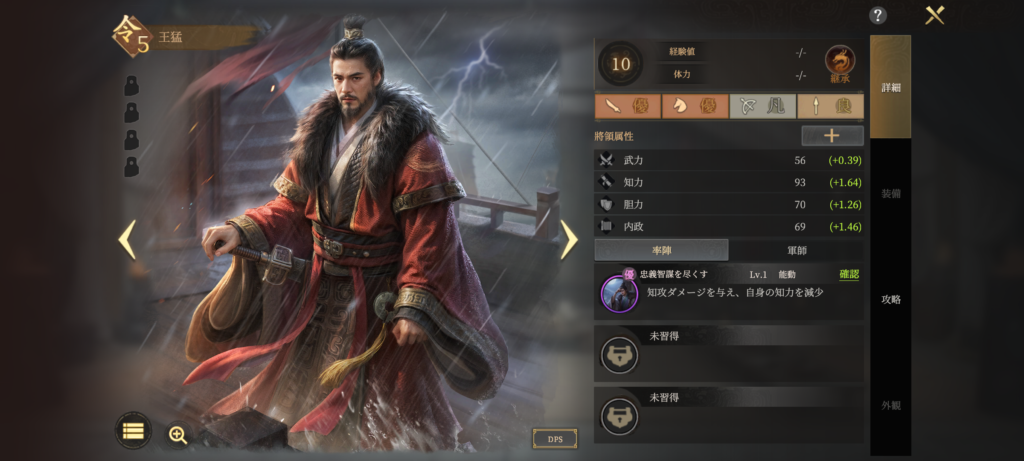The height and width of the screenshot is (461, 1024).
Task: Switch to the 攻略 tab
Action: pyautogui.click(x=890, y=299)
